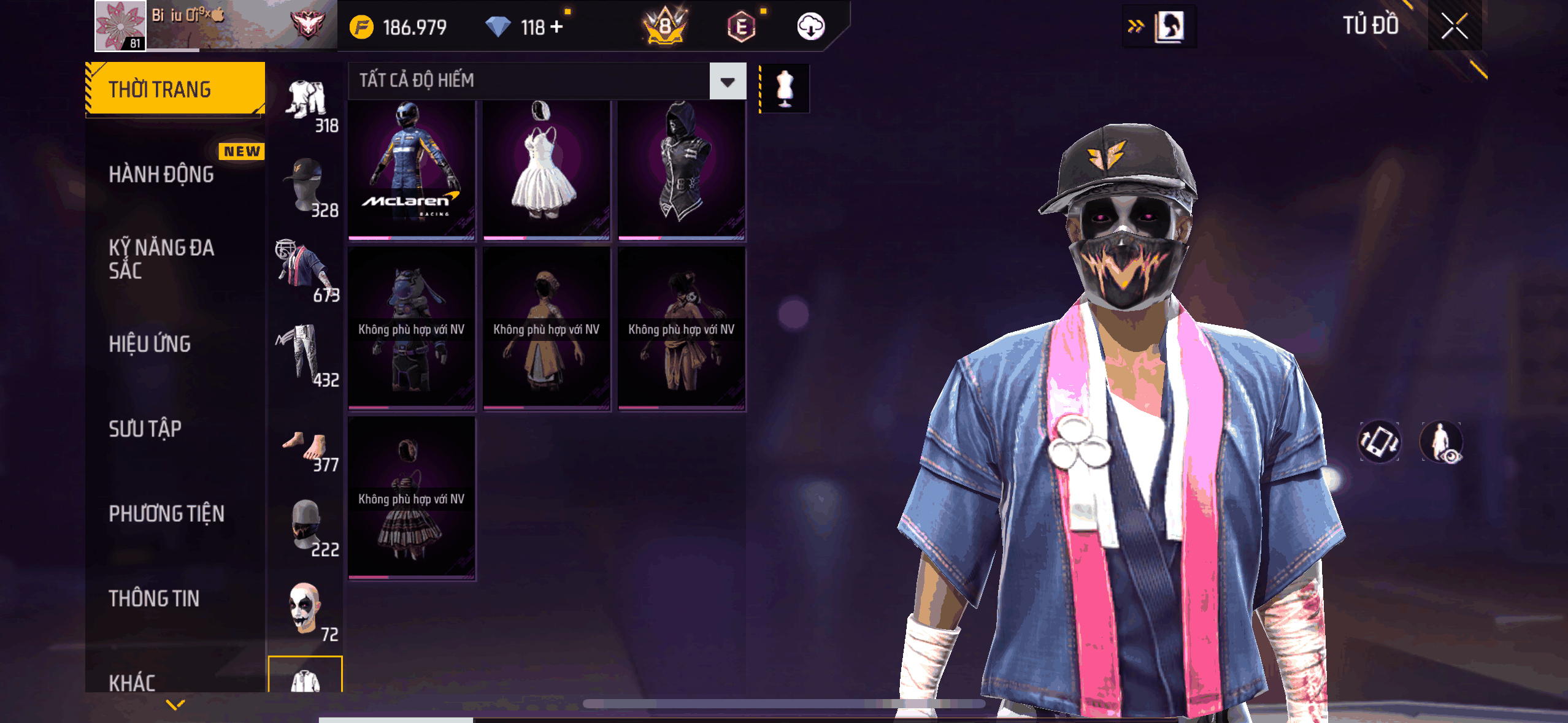Screen dimensions: 1568x723
Task: Open the Phương Tiện tab
Action: click(167, 514)
